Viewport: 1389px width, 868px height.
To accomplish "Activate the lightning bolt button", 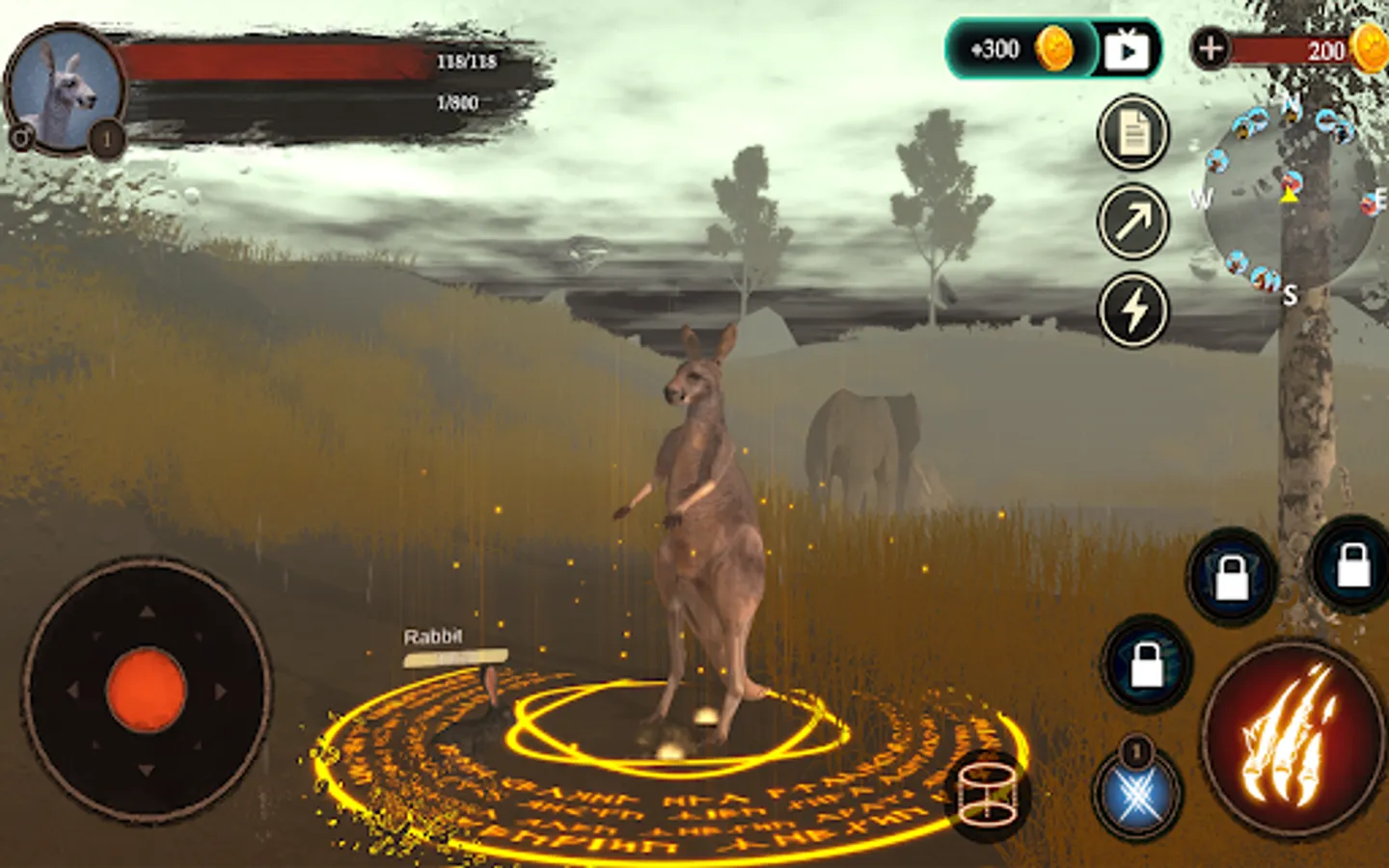I will pyautogui.click(x=1133, y=310).
